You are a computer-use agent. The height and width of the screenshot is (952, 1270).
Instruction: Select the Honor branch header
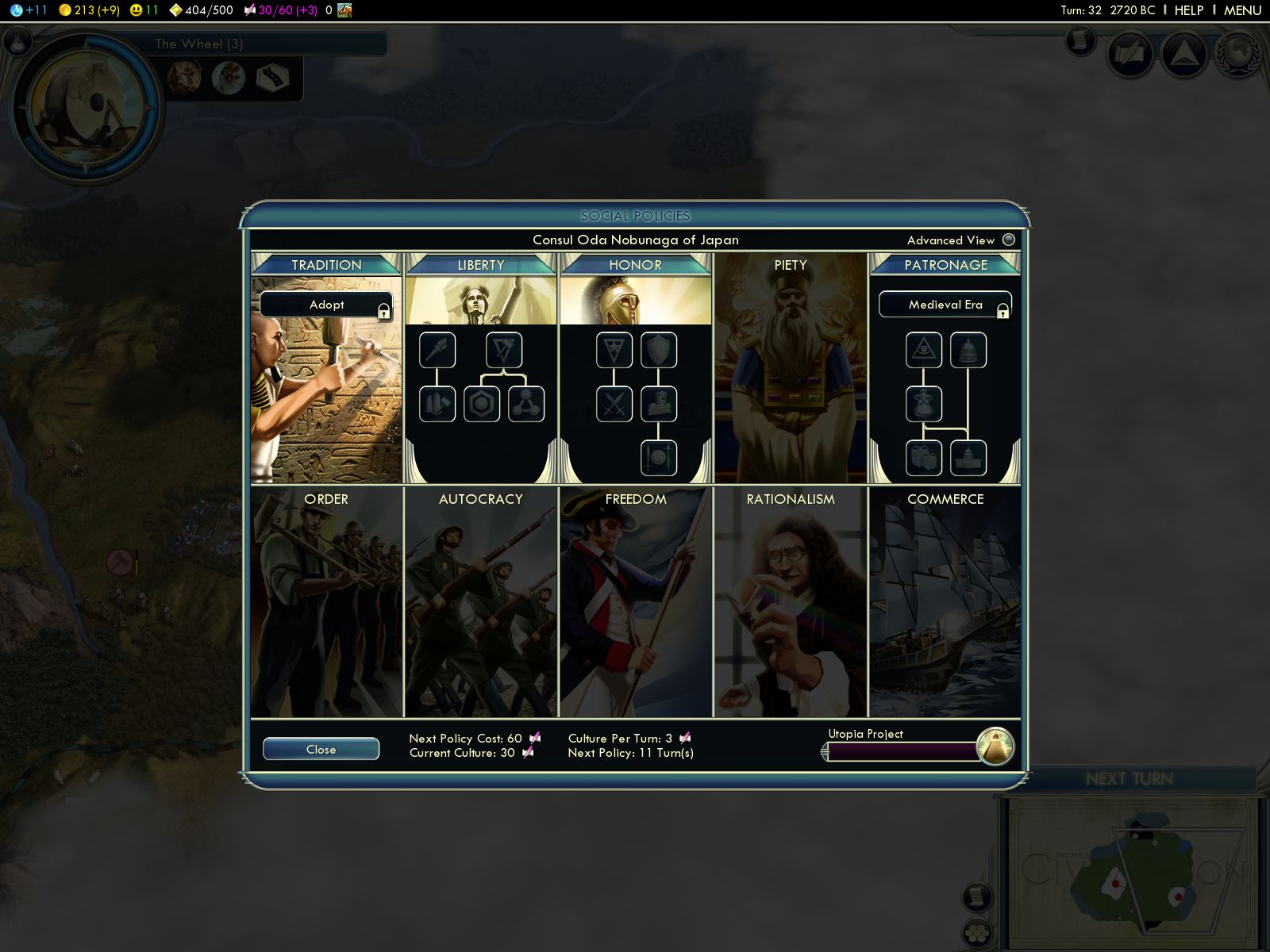pos(635,265)
